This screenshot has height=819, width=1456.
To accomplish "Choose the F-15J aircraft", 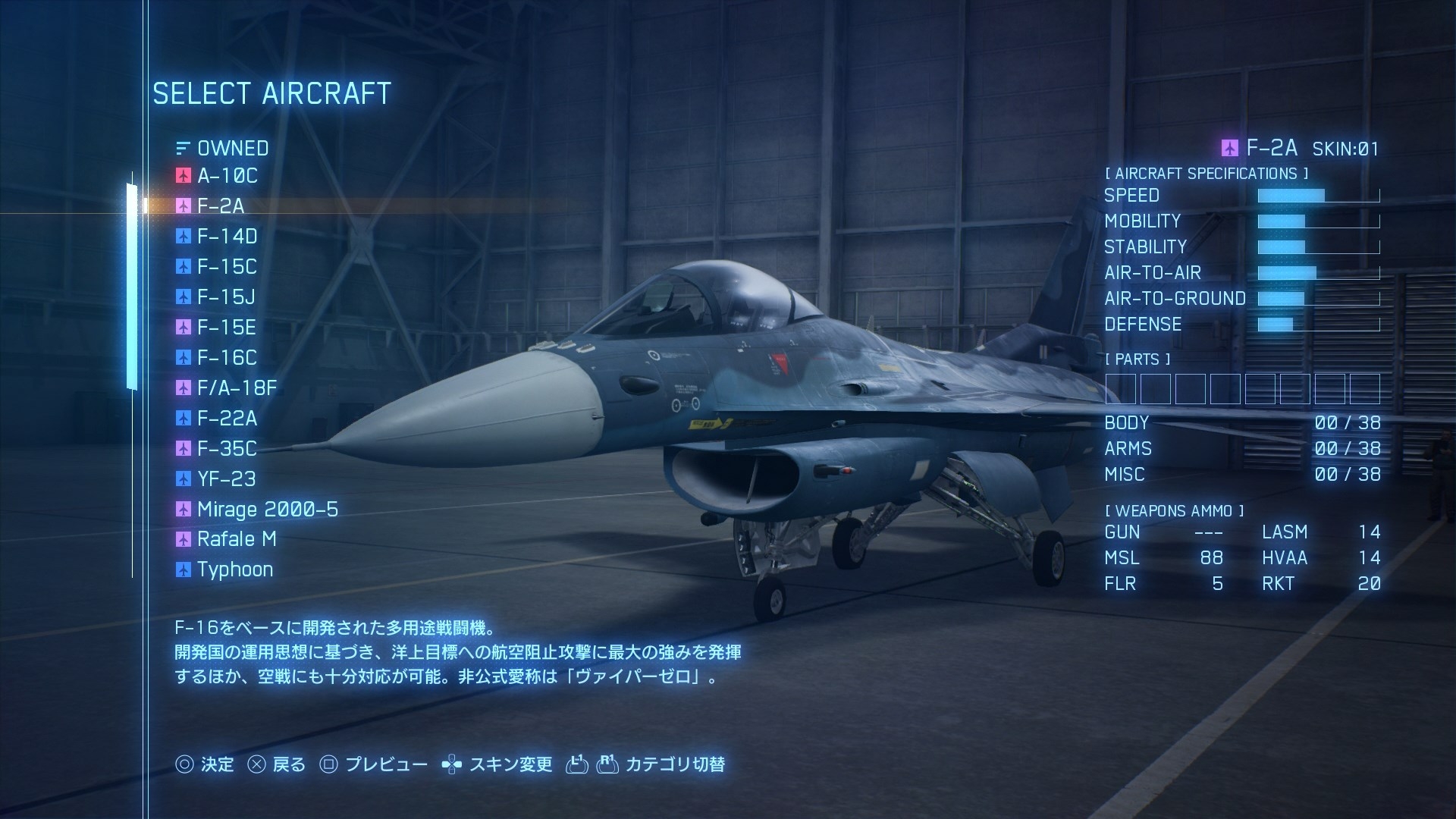I will tap(226, 297).
